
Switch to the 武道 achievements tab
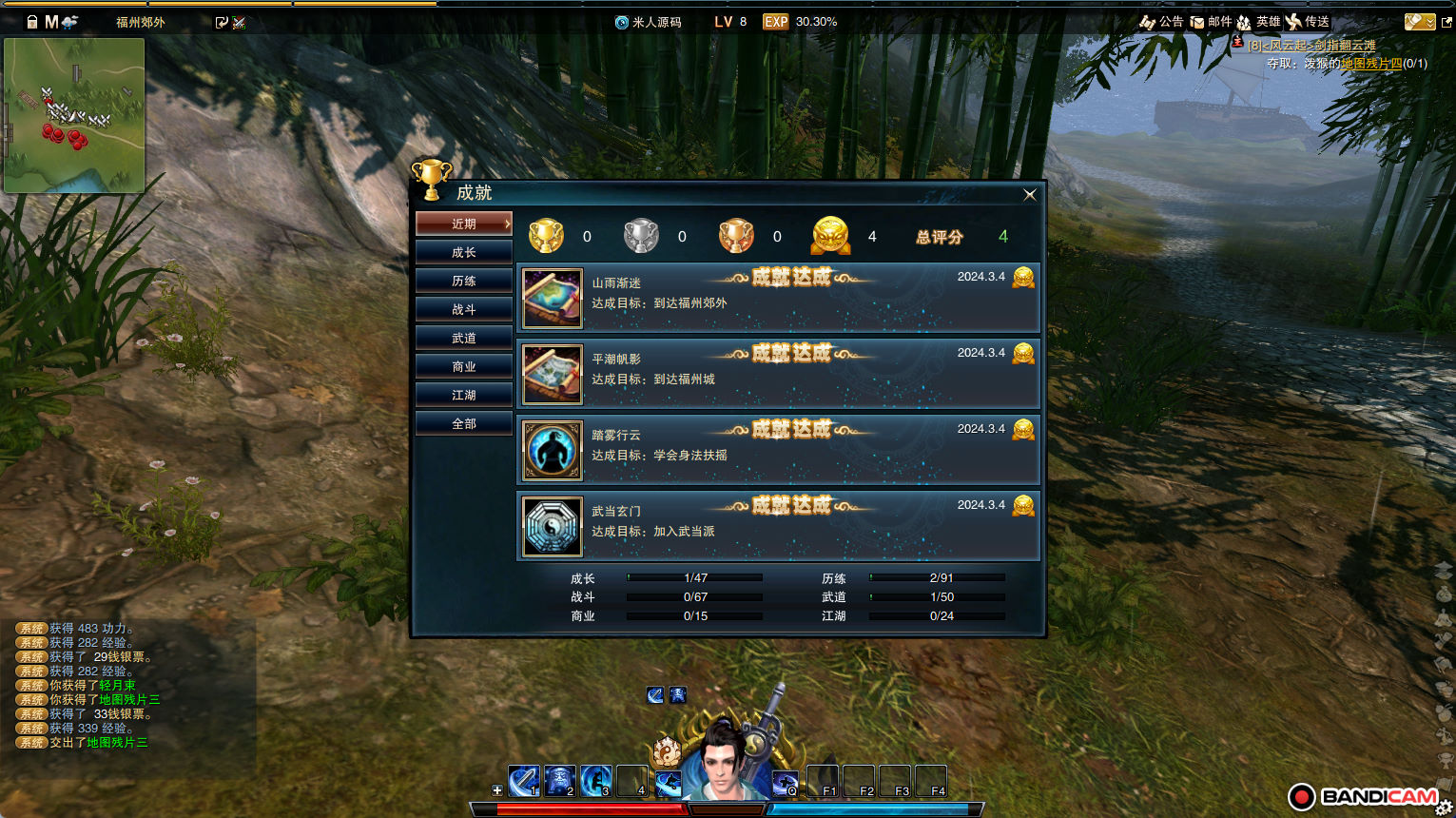(464, 338)
